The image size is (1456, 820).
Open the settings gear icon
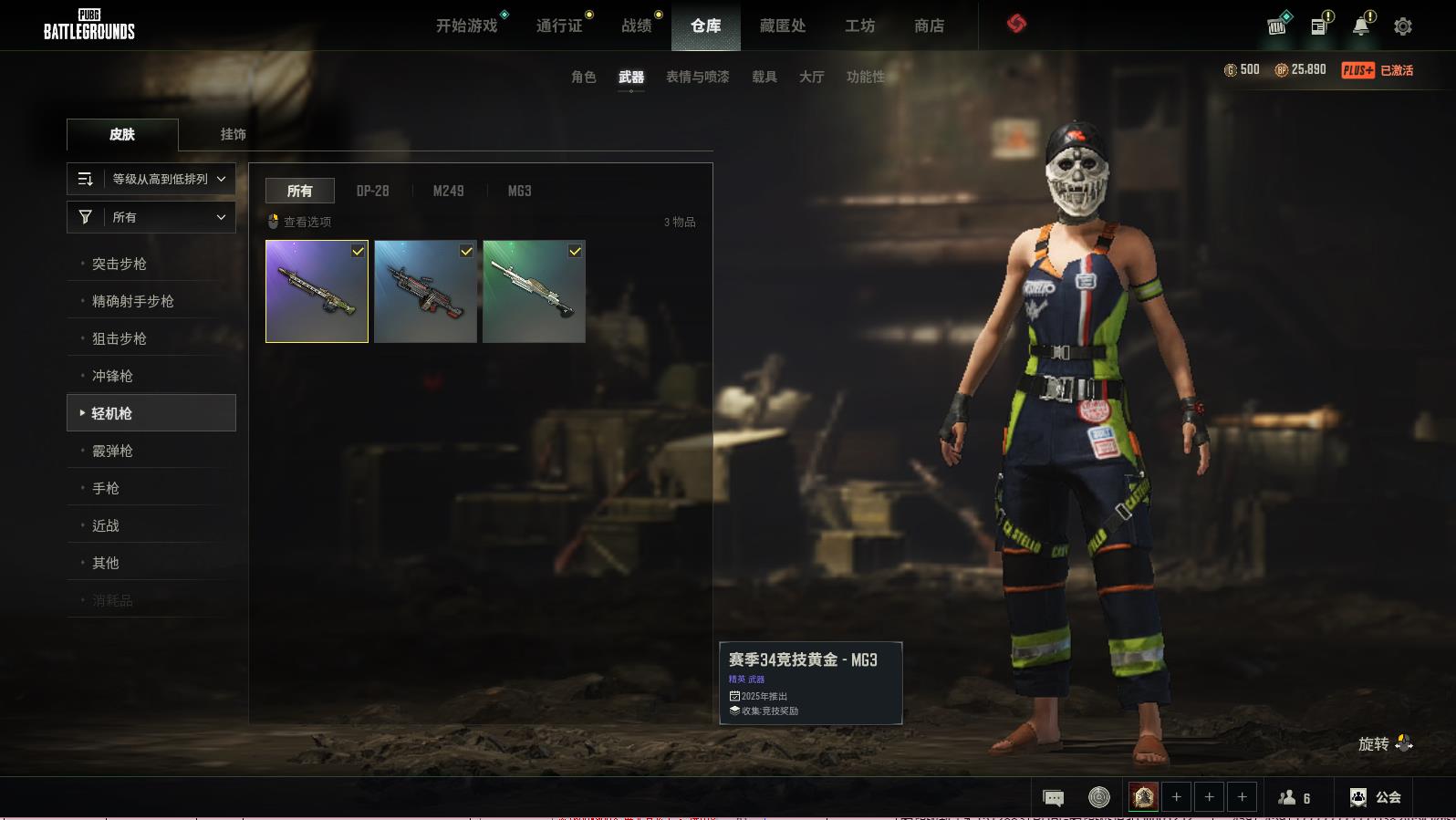pyautogui.click(x=1402, y=26)
